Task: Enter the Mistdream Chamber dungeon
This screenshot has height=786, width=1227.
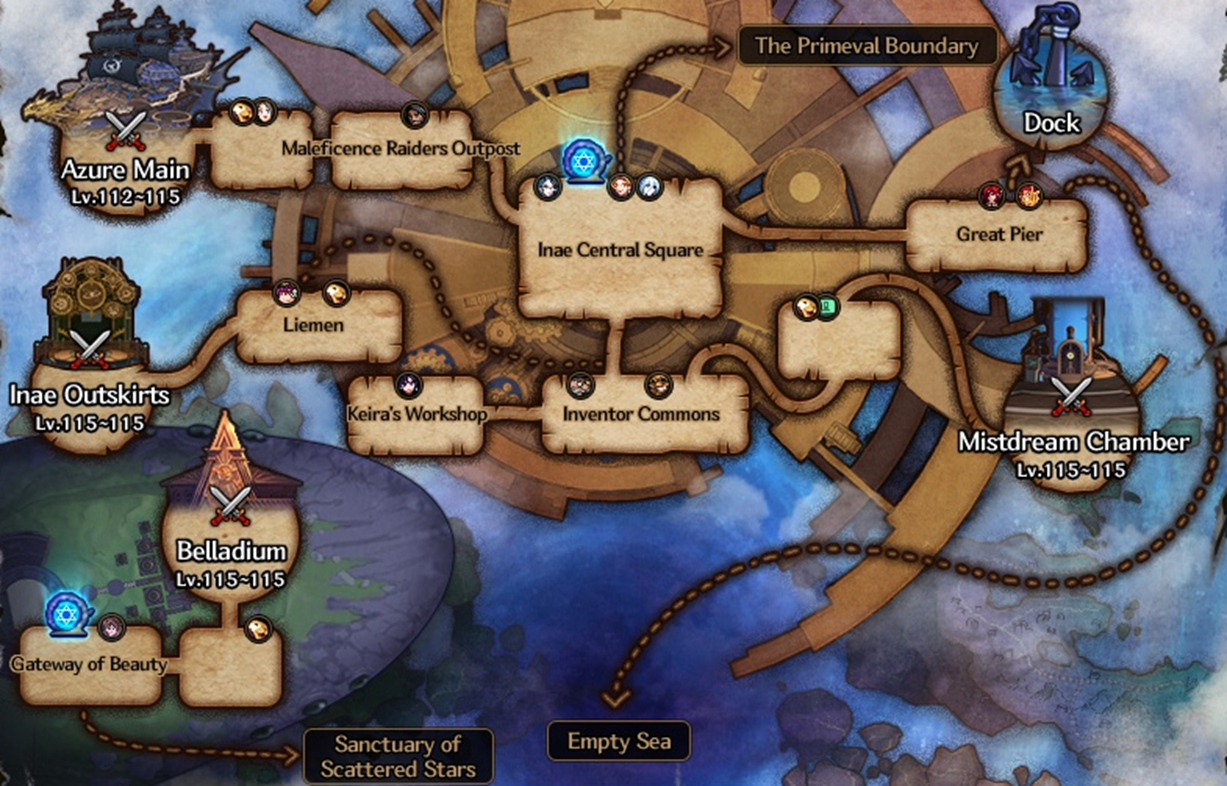Action: [x=1074, y=400]
